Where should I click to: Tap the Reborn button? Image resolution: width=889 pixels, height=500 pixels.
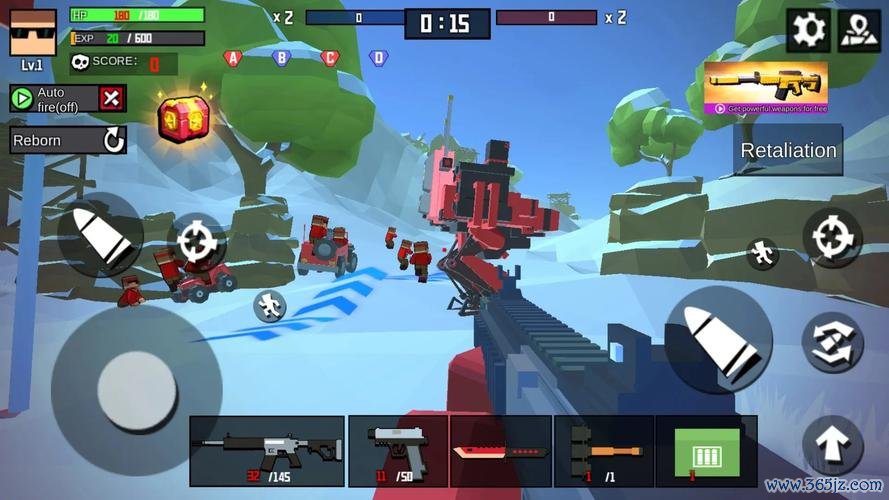pos(68,140)
